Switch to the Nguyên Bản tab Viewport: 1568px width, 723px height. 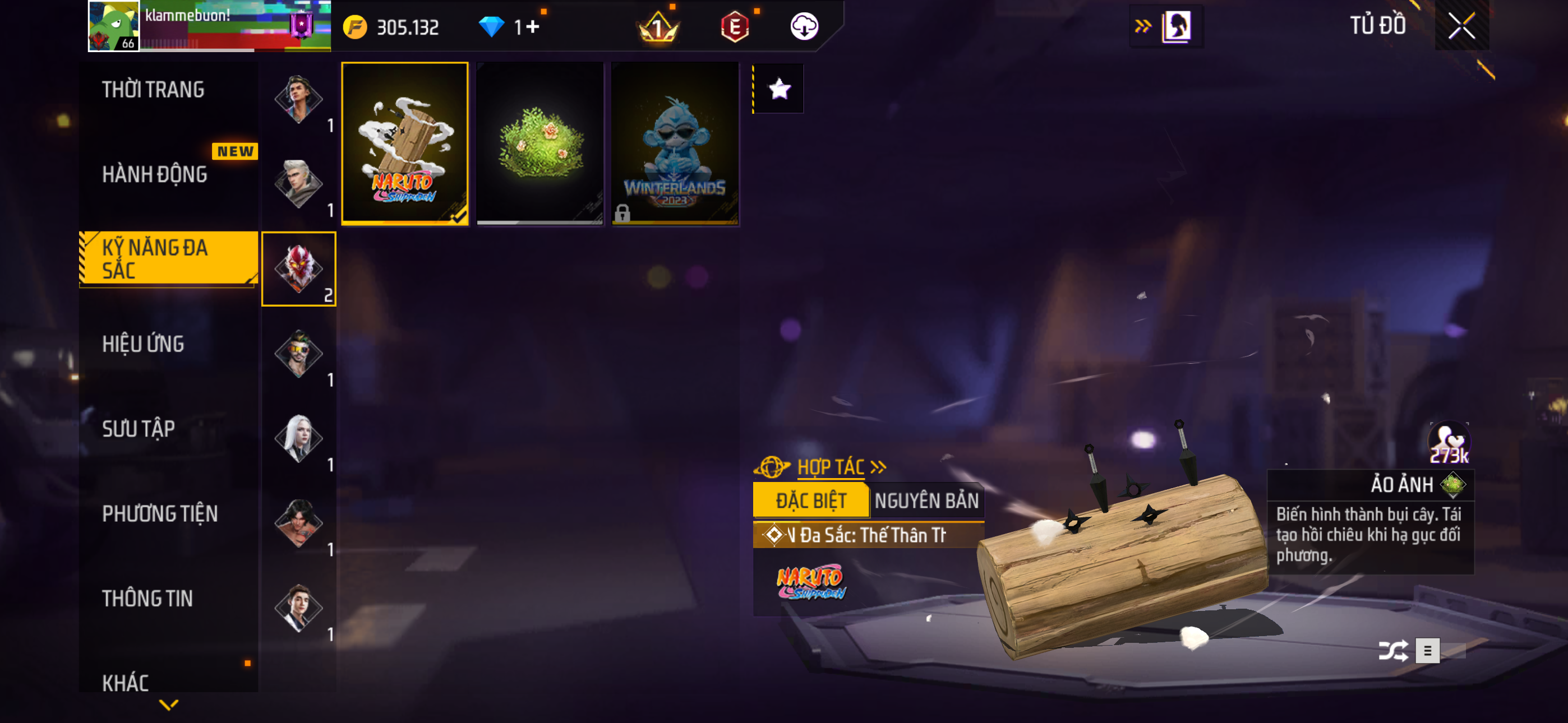(x=926, y=501)
